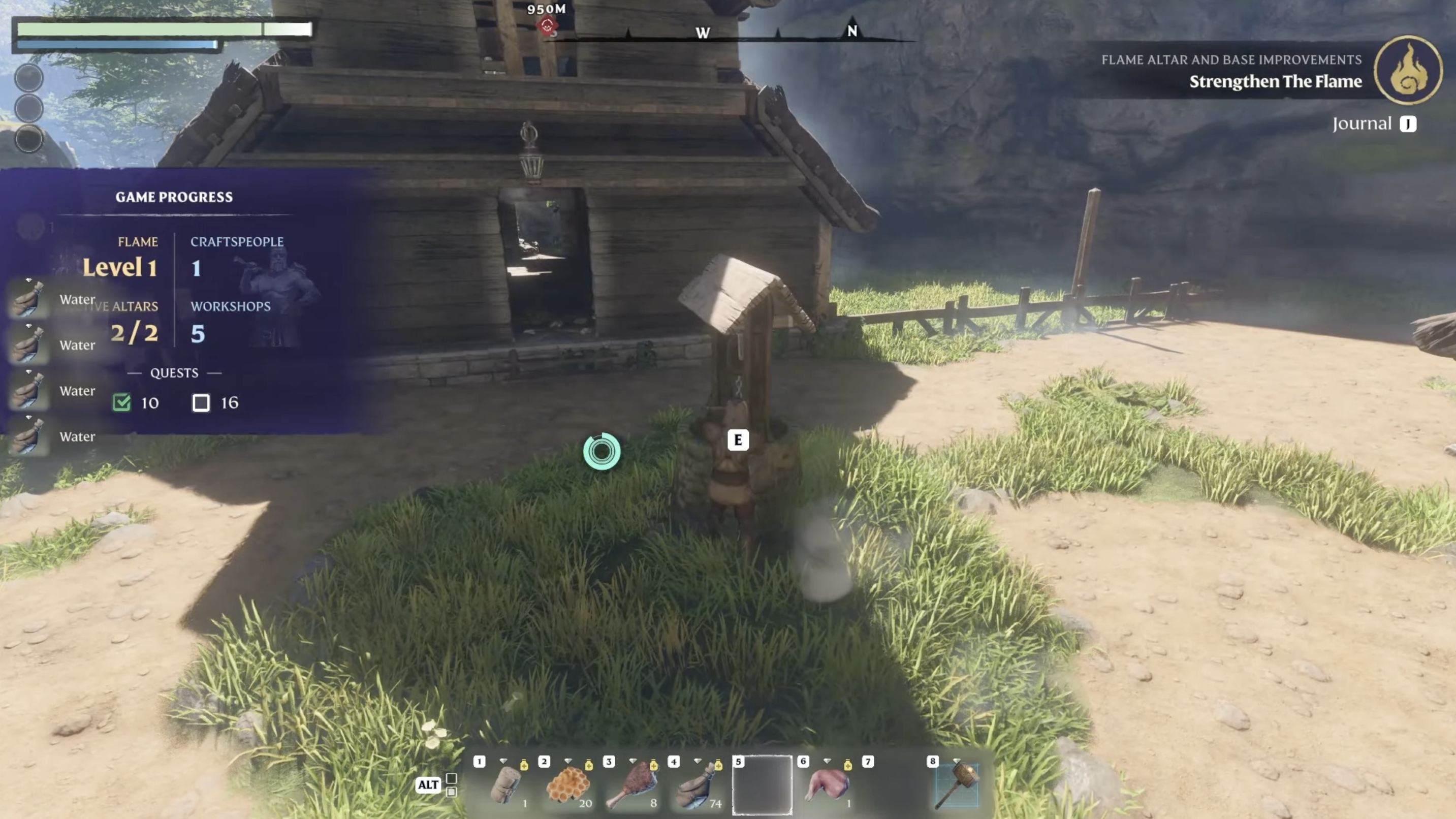Toggle the upper checkbox beside ALT
This screenshot has height=819, width=1456.
click(451, 778)
